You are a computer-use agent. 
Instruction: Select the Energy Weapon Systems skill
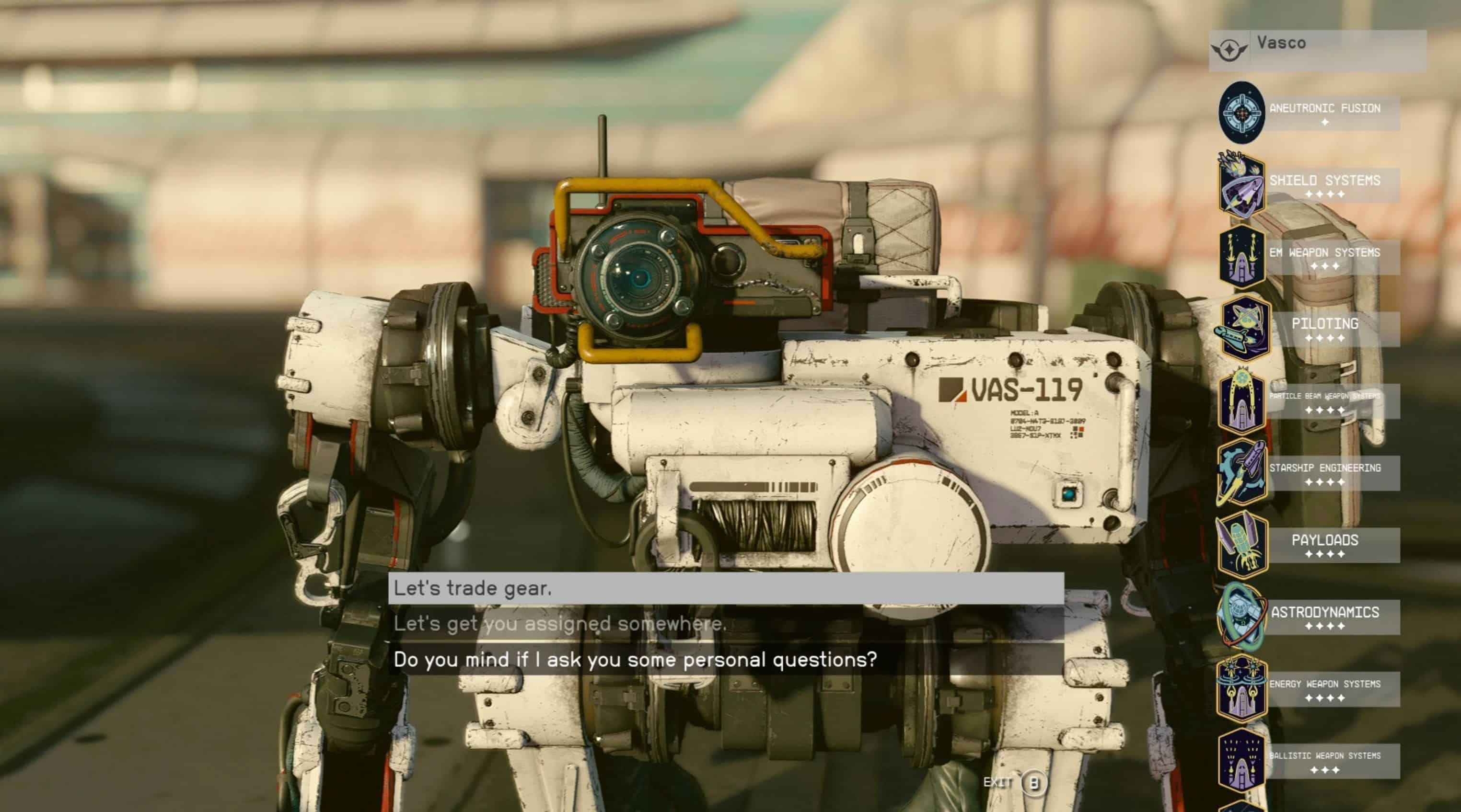(1324, 688)
